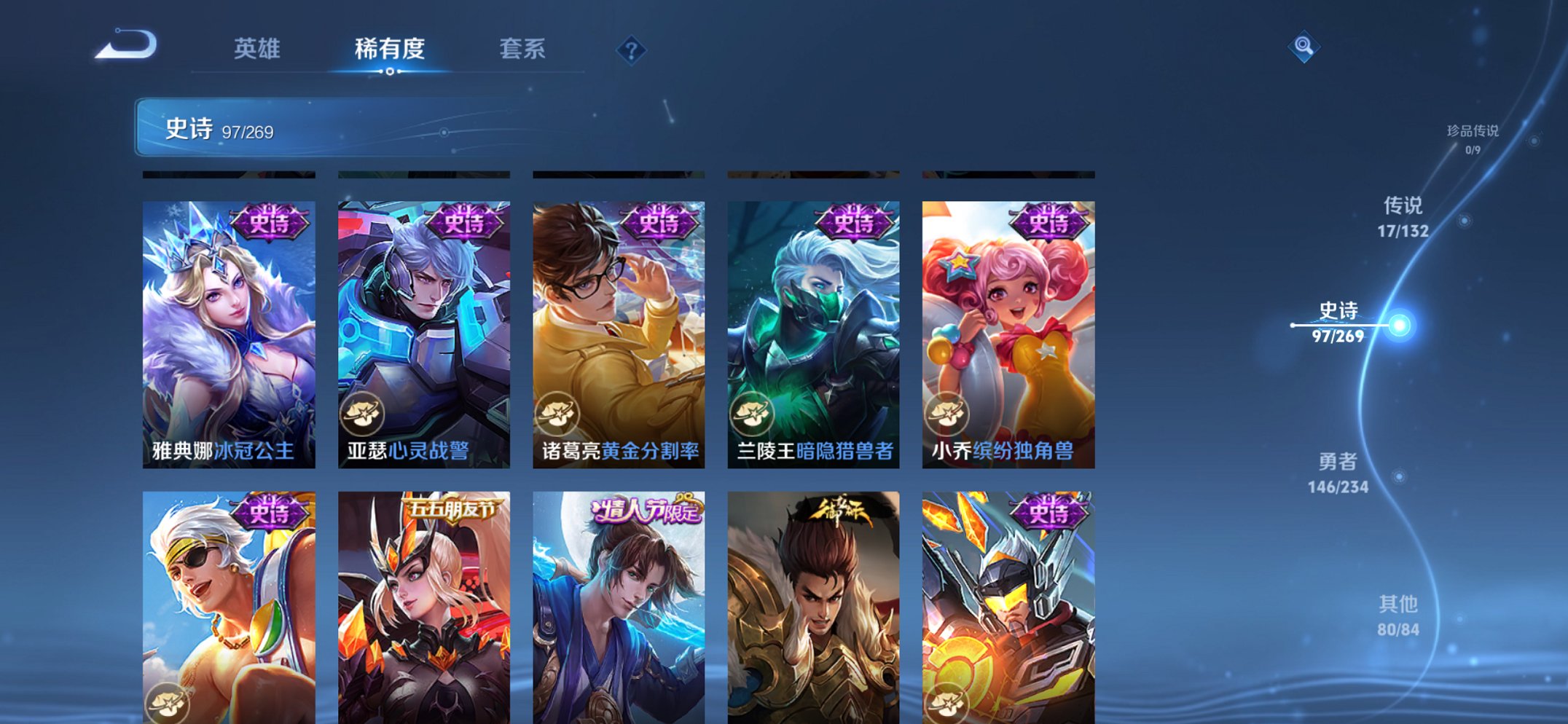
Task: Click the question mark help icon near the tabs
Action: (x=631, y=50)
